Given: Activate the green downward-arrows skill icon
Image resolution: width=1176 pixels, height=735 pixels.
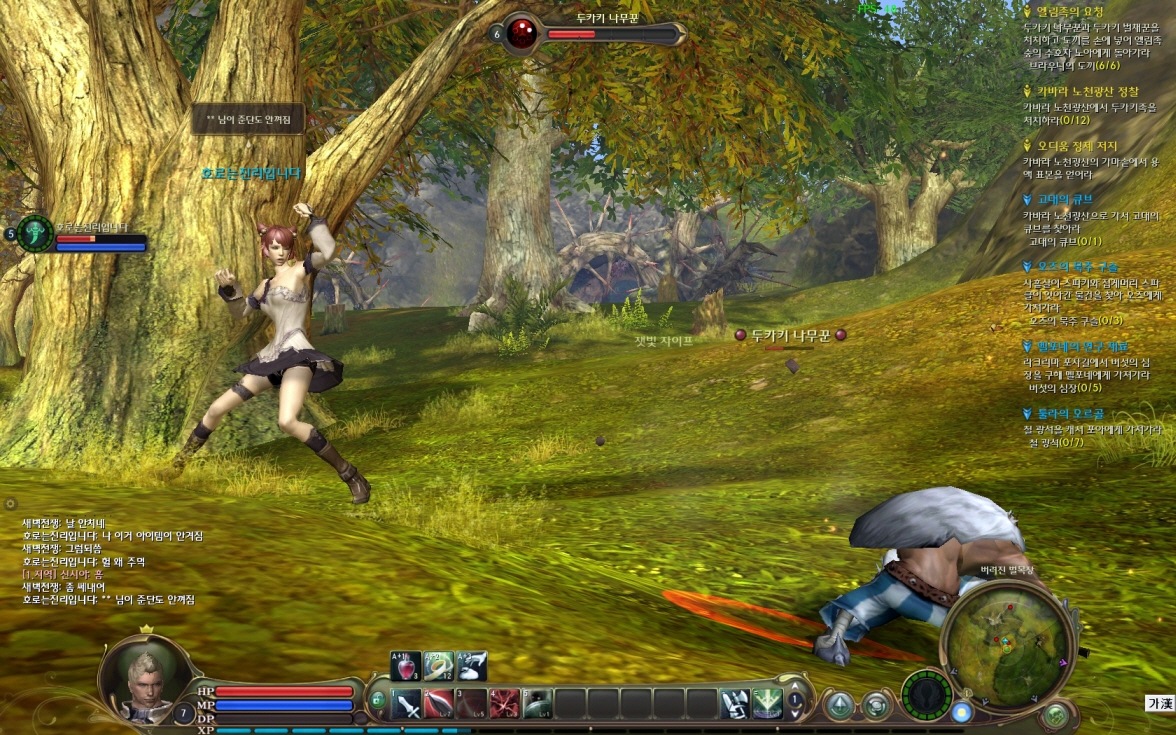Looking at the screenshot, I should tap(767, 704).
